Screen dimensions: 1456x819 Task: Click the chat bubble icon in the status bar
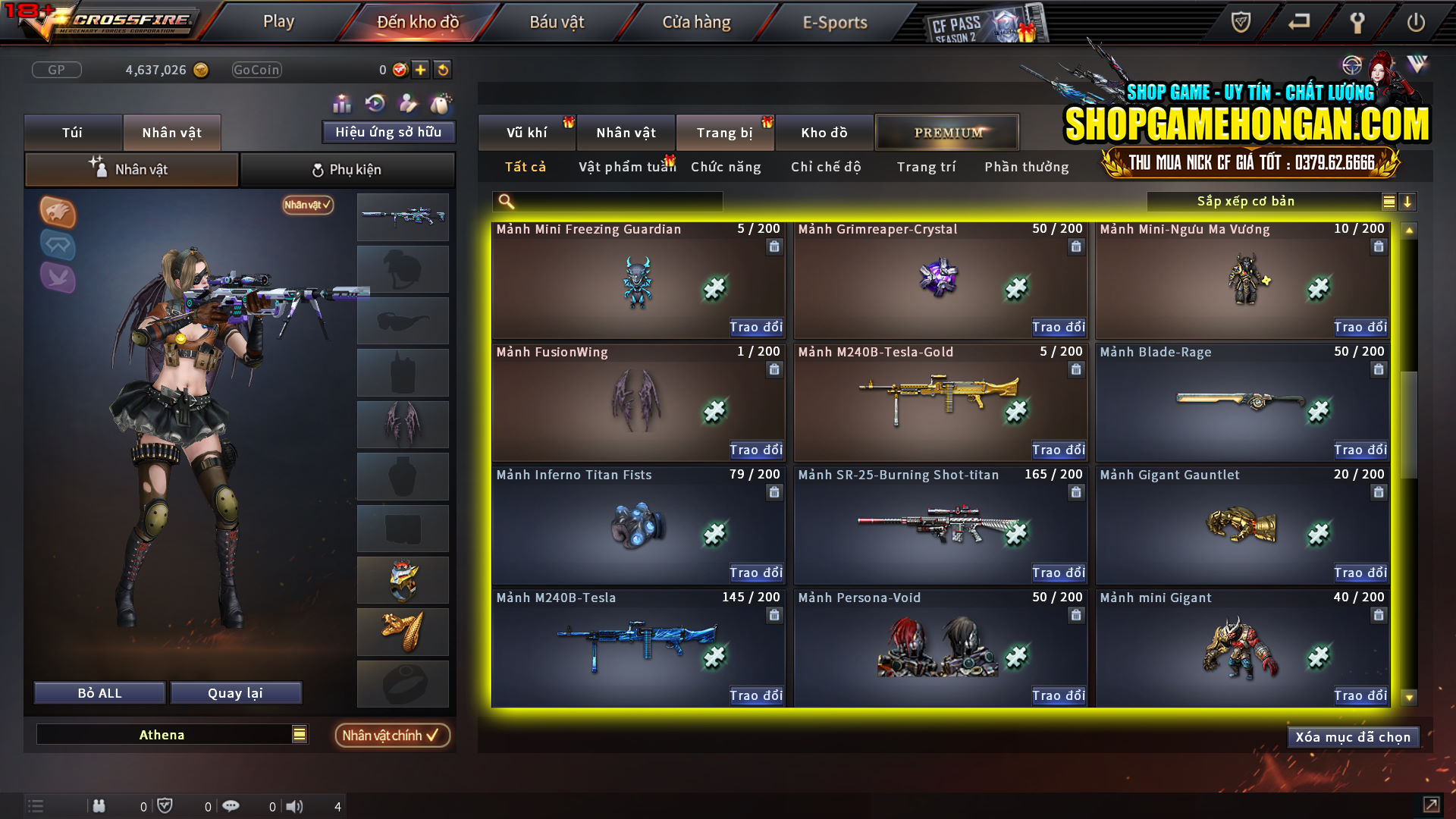[231, 805]
